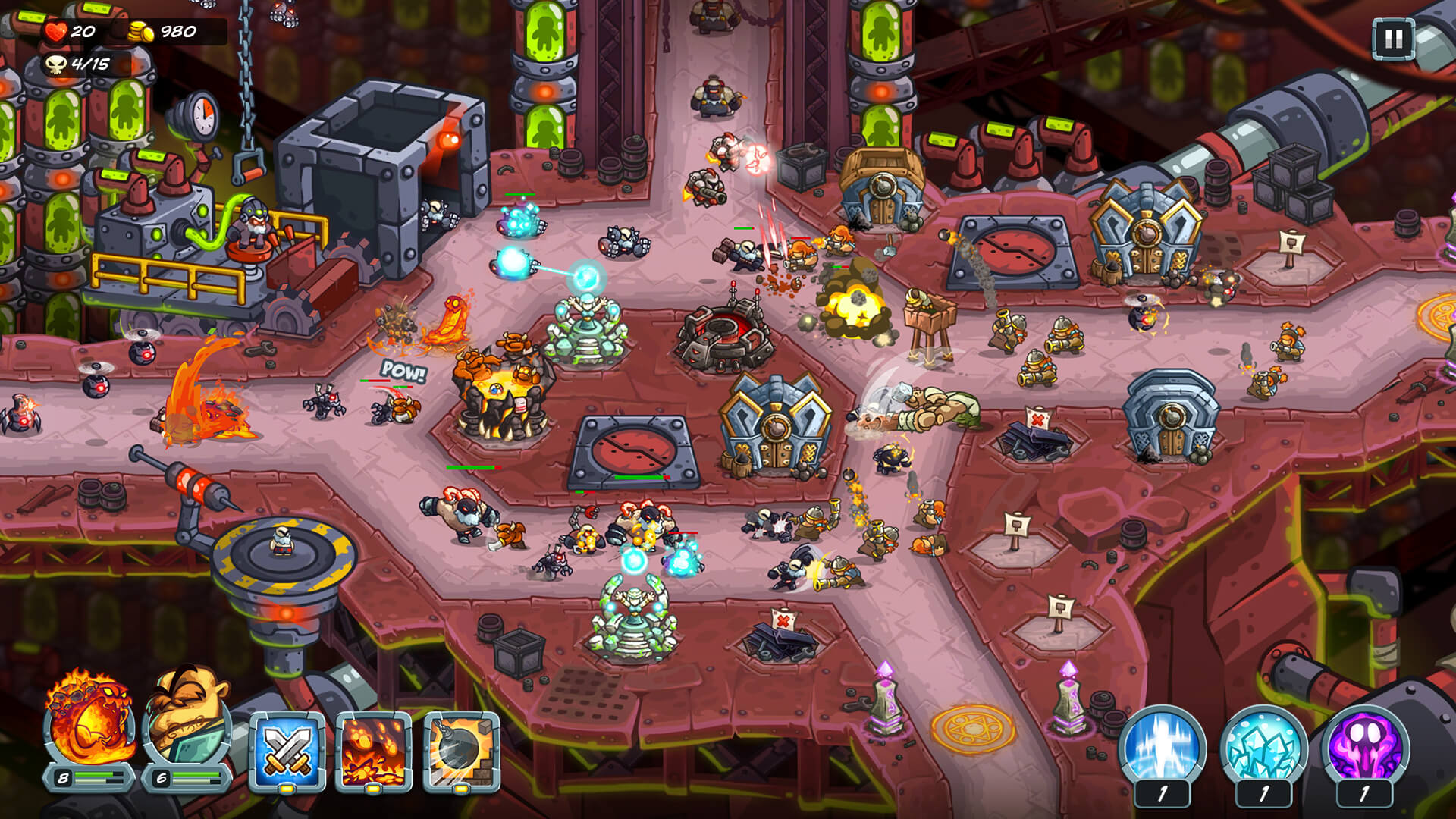The height and width of the screenshot is (819, 1456).
Task: Activate the crossed swords reinforcements ability
Action: point(287,752)
